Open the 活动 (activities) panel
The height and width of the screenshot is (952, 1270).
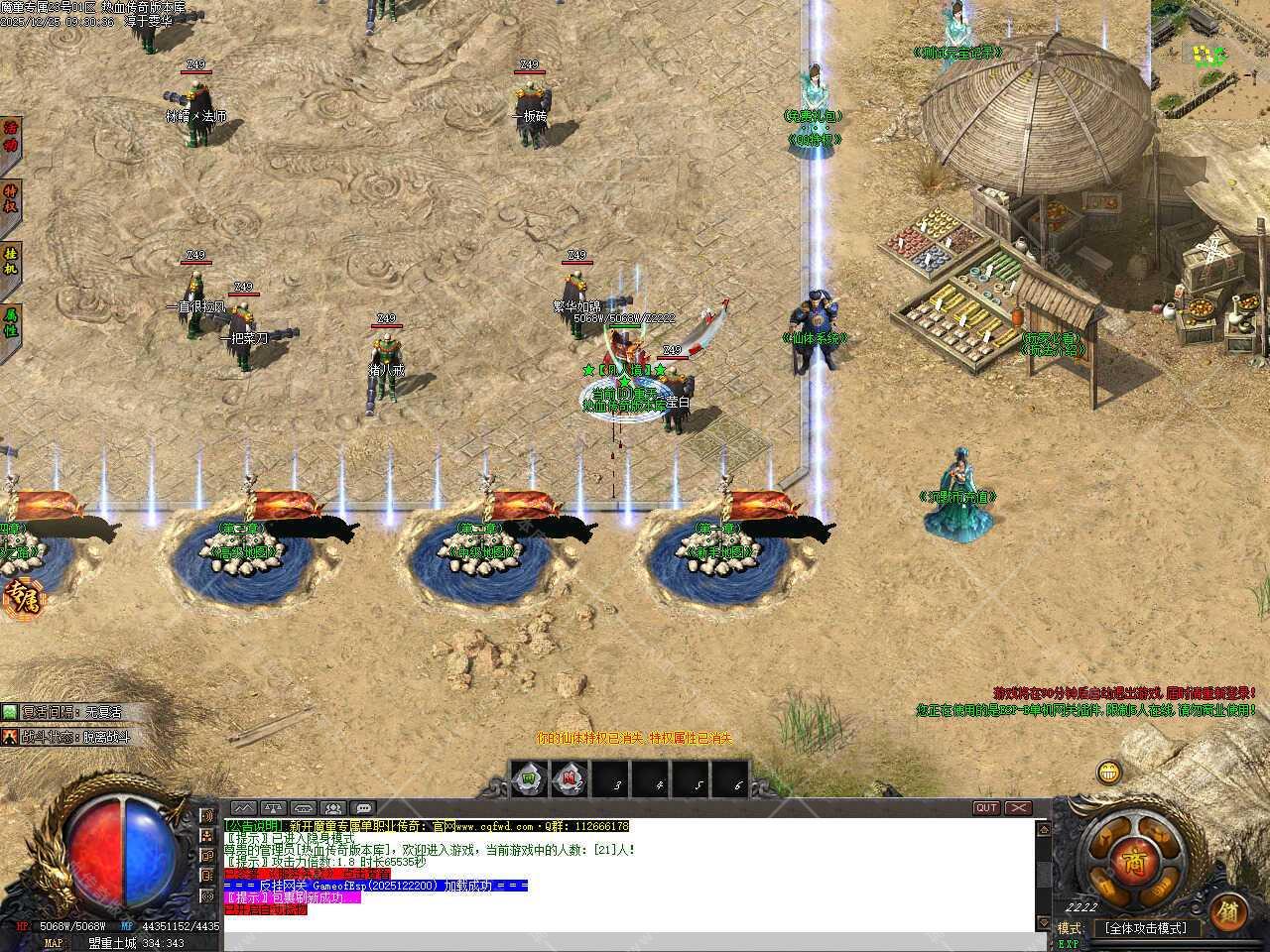[11, 134]
